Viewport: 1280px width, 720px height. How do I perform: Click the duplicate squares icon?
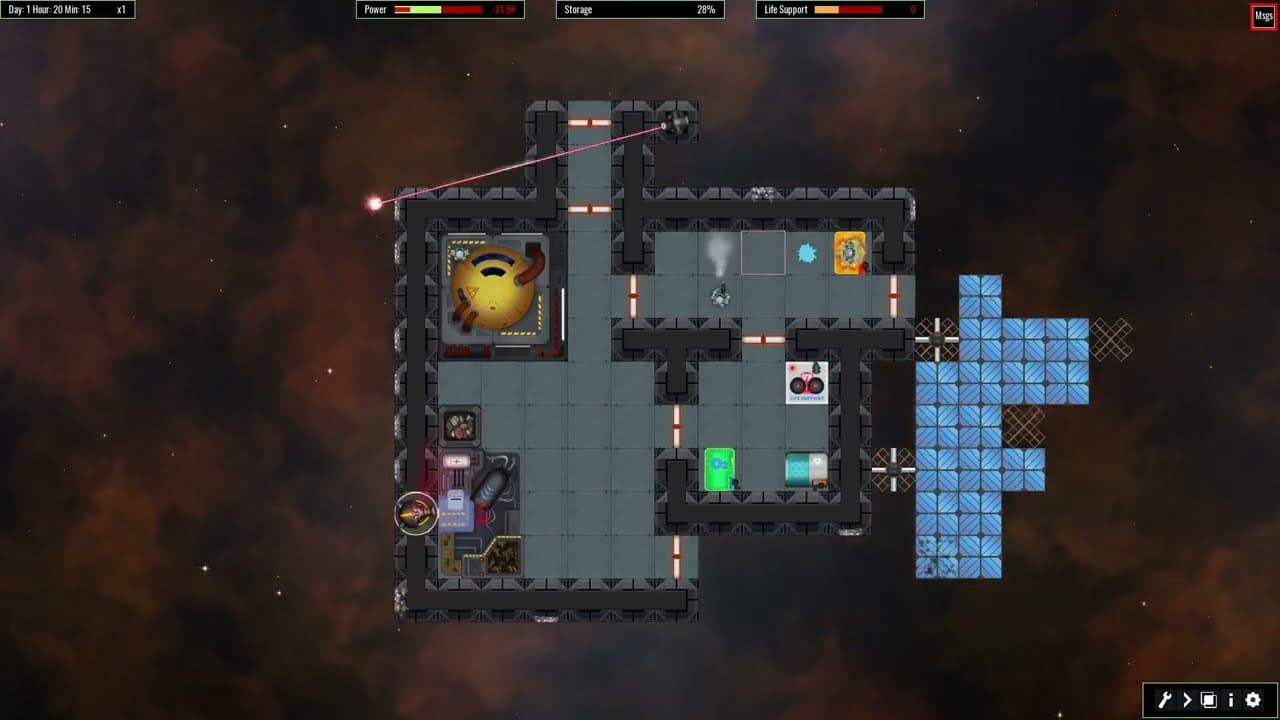tap(1208, 700)
